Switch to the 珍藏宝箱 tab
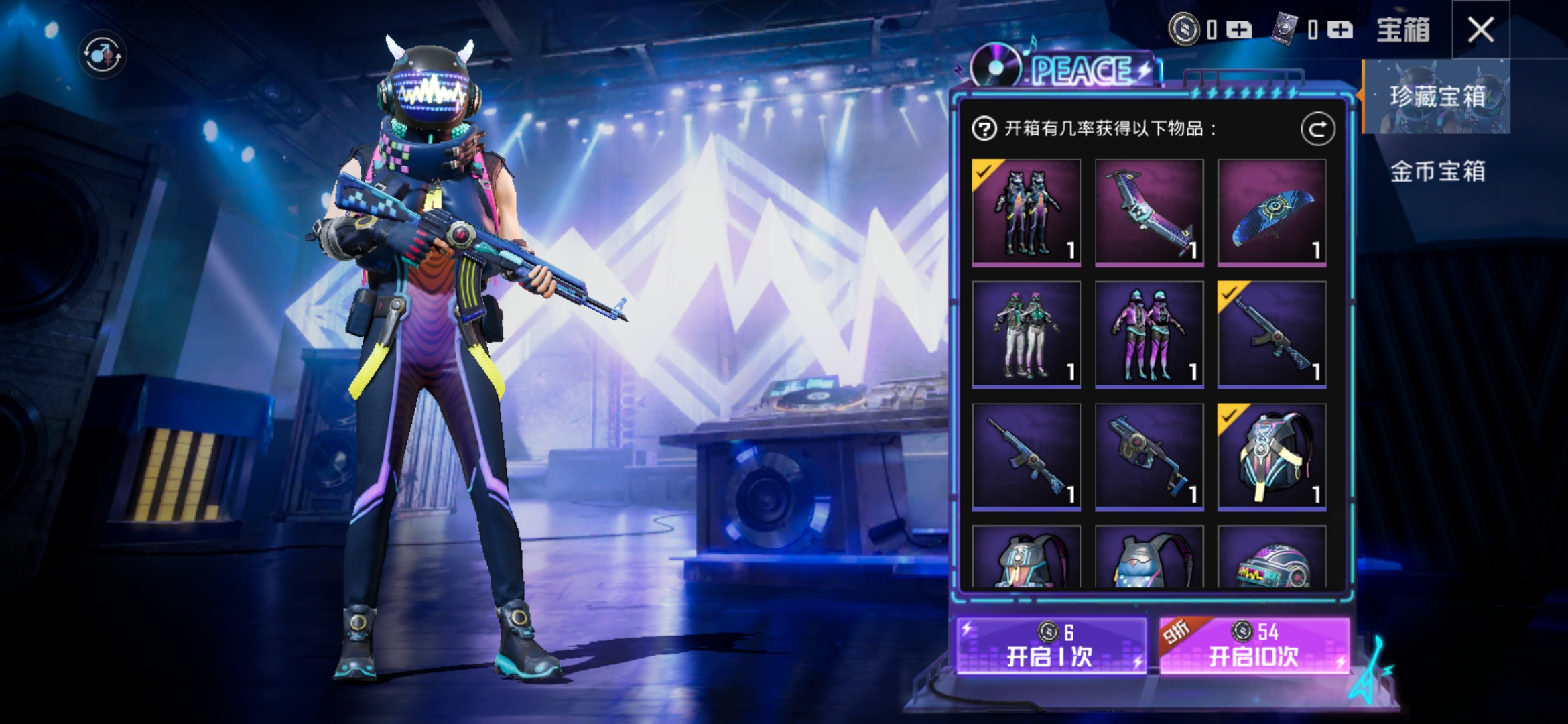Screen dimensions: 1568x724 click(1437, 97)
